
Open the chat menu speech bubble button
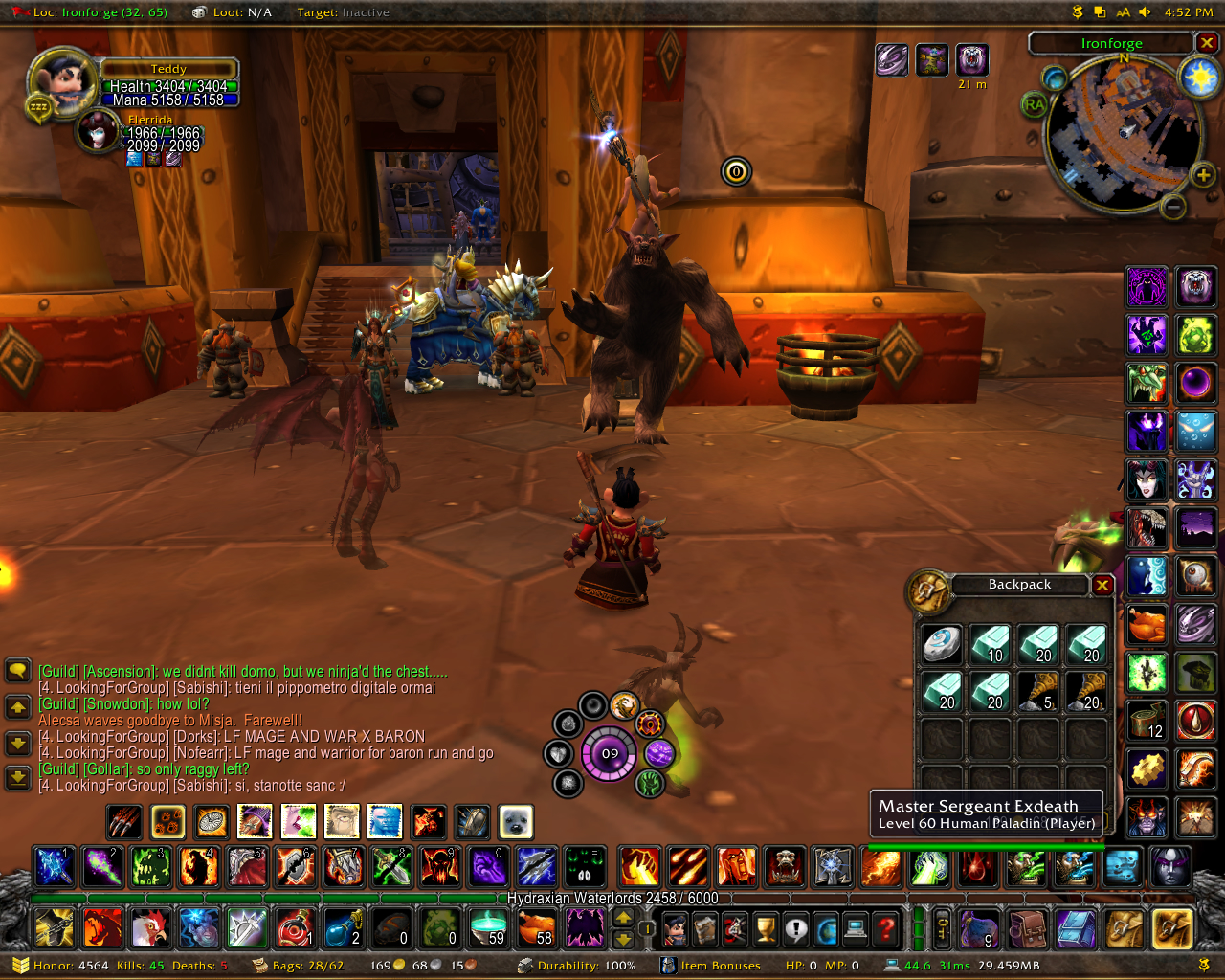pyautogui.click(x=18, y=670)
